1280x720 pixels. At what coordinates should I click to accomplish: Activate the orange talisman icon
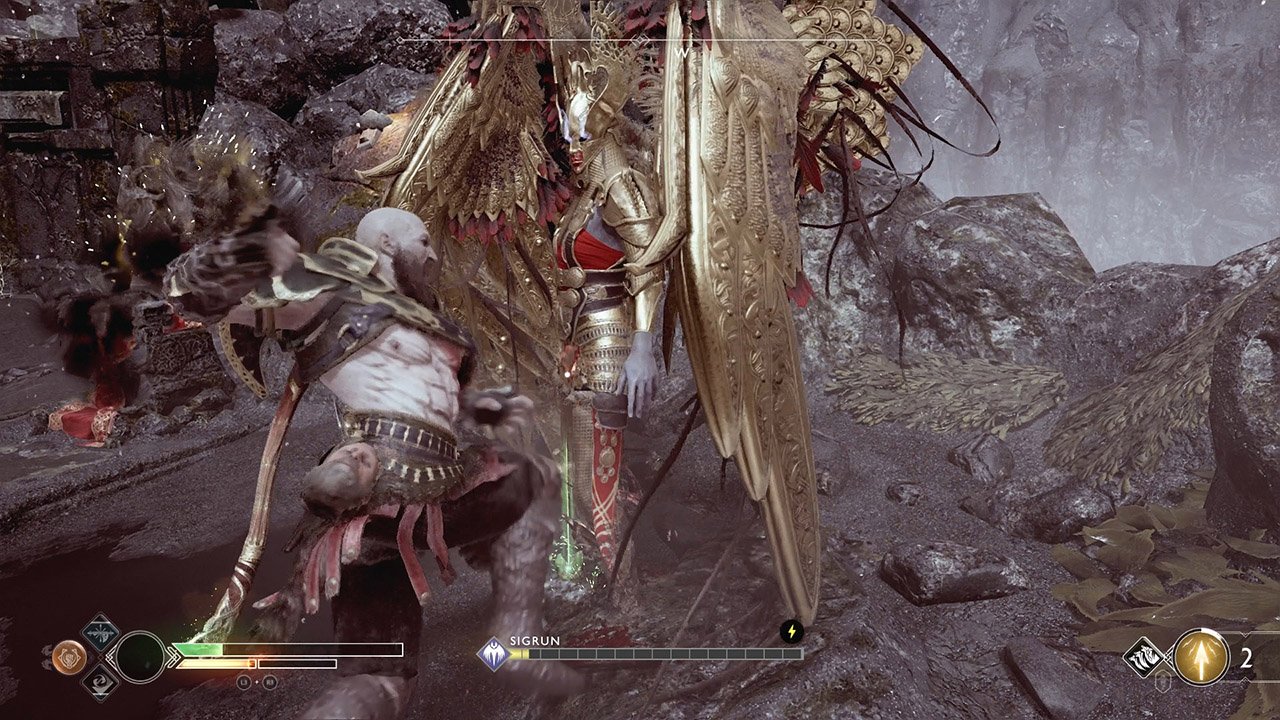click(x=68, y=656)
